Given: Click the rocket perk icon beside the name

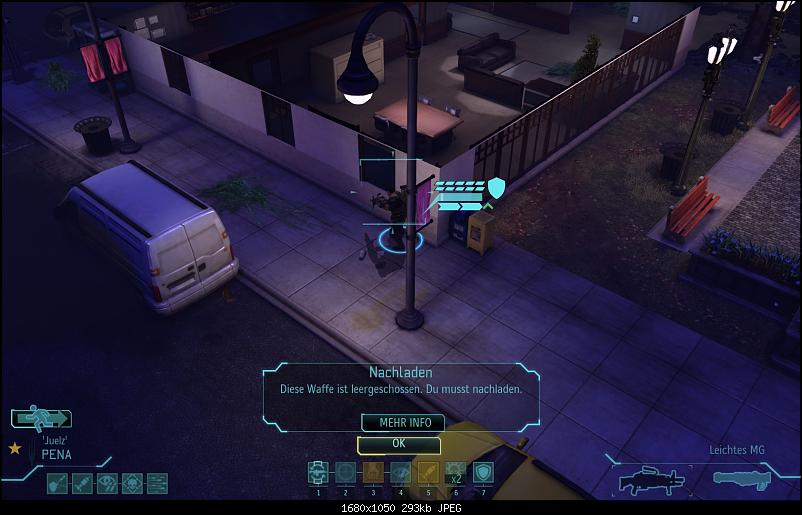Looking at the screenshot, I should tap(82, 484).
